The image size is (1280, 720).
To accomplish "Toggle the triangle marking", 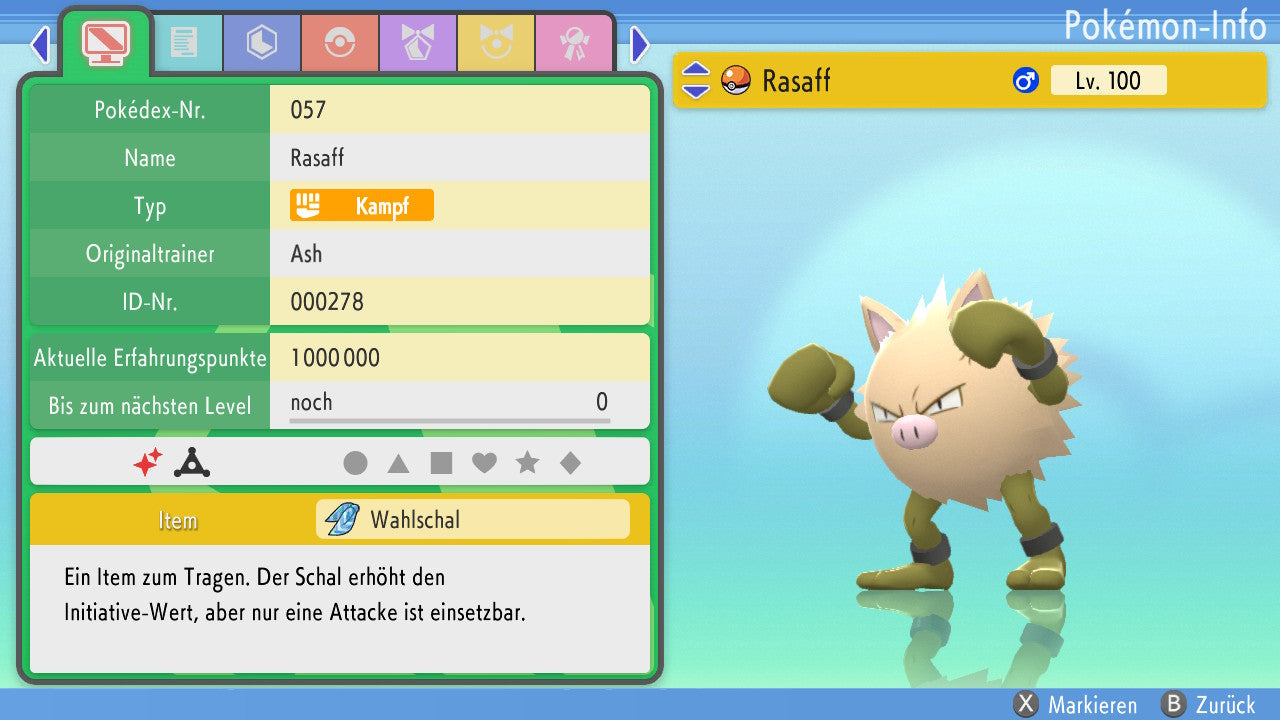I will pyautogui.click(x=398, y=463).
